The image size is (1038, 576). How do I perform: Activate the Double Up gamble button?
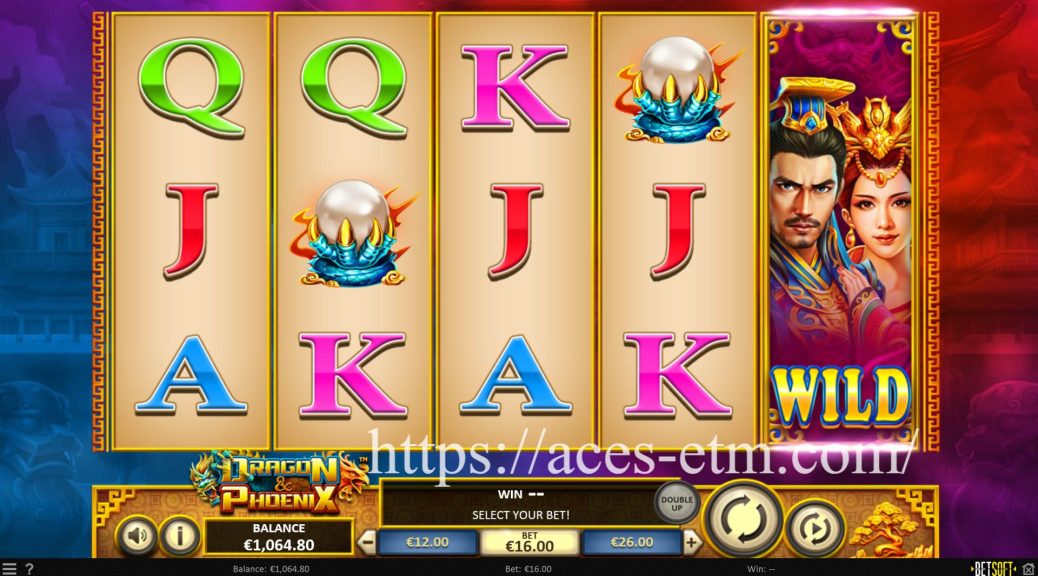click(x=676, y=502)
